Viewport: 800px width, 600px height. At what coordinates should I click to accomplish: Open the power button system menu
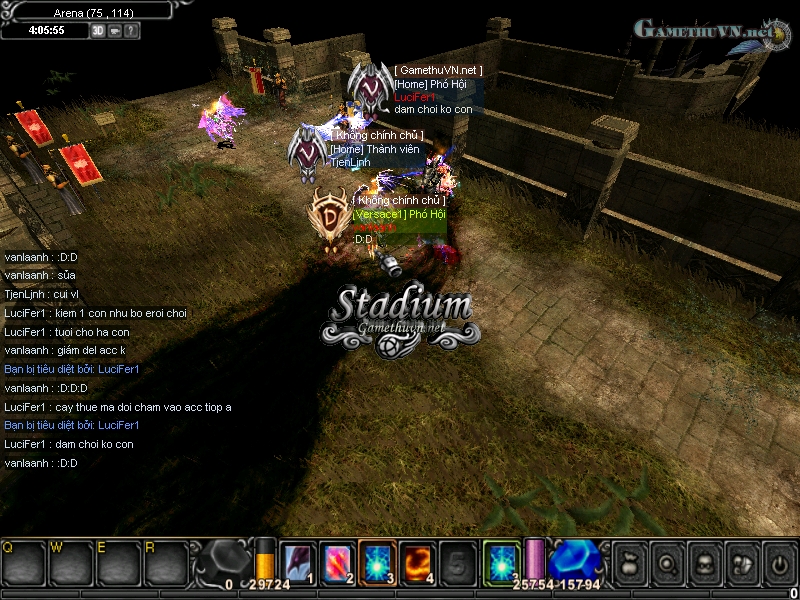(779, 563)
